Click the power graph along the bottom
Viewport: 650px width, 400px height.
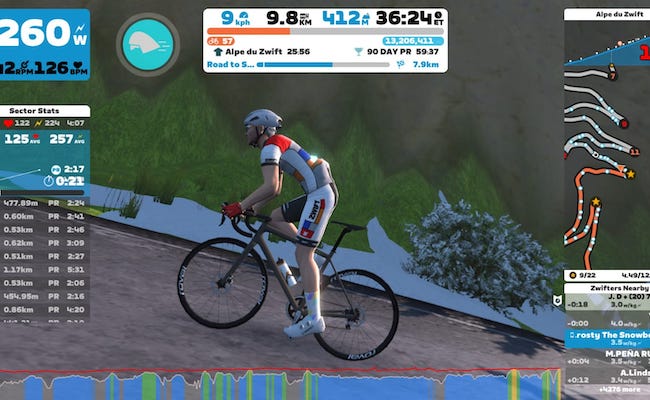coord(300,384)
